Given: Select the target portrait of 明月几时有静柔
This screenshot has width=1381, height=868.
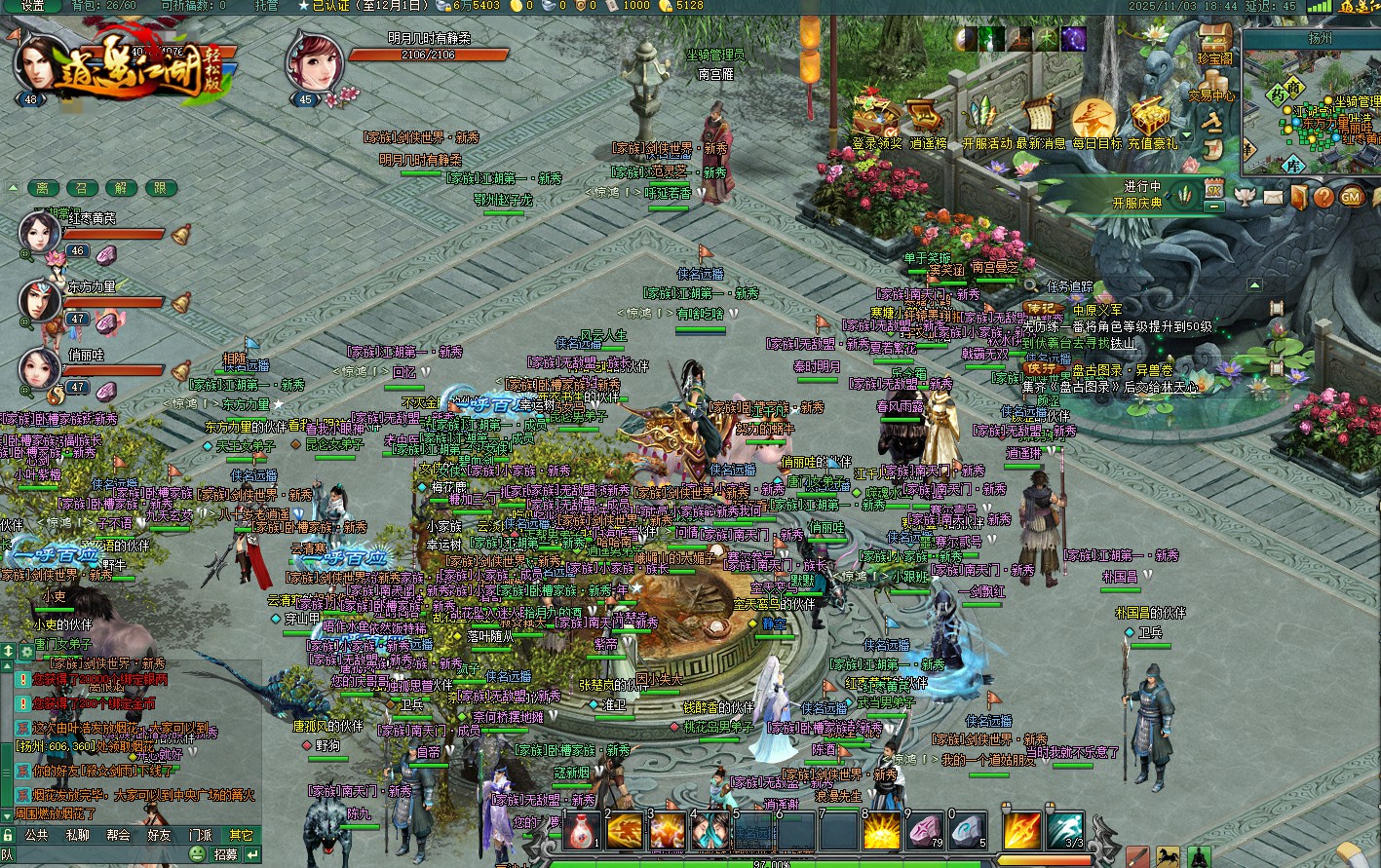Looking at the screenshot, I should [x=314, y=62].
